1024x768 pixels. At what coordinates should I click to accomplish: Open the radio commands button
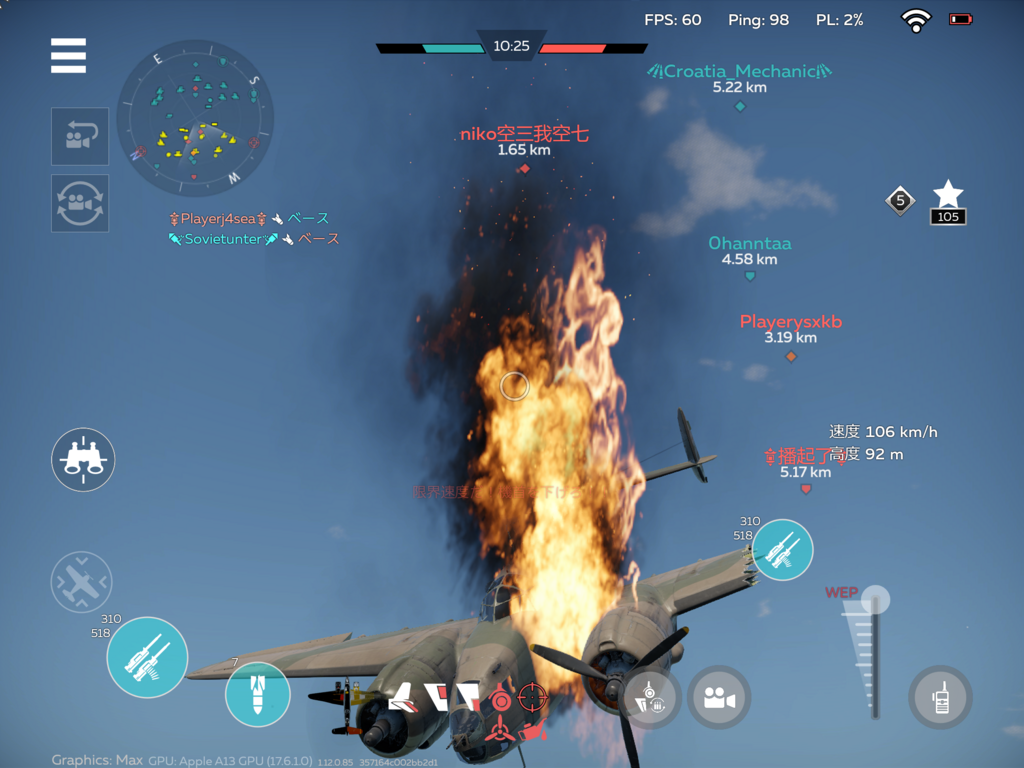pos(940,696)
